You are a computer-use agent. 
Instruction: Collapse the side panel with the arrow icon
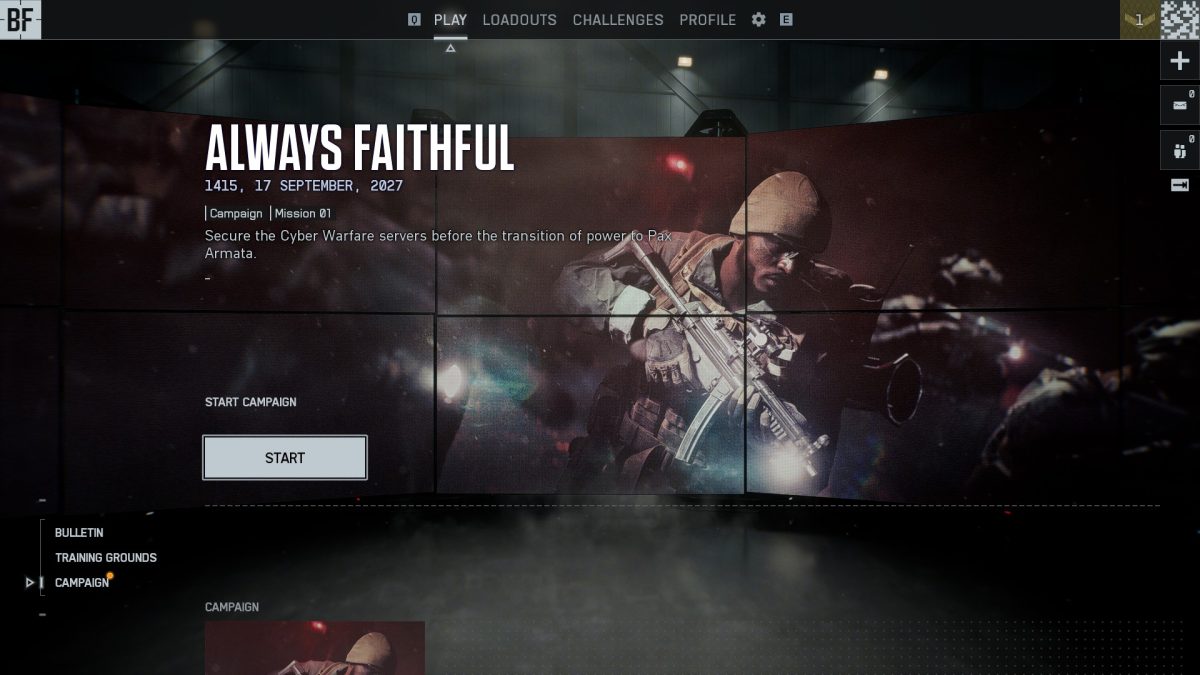[1179, 185]
